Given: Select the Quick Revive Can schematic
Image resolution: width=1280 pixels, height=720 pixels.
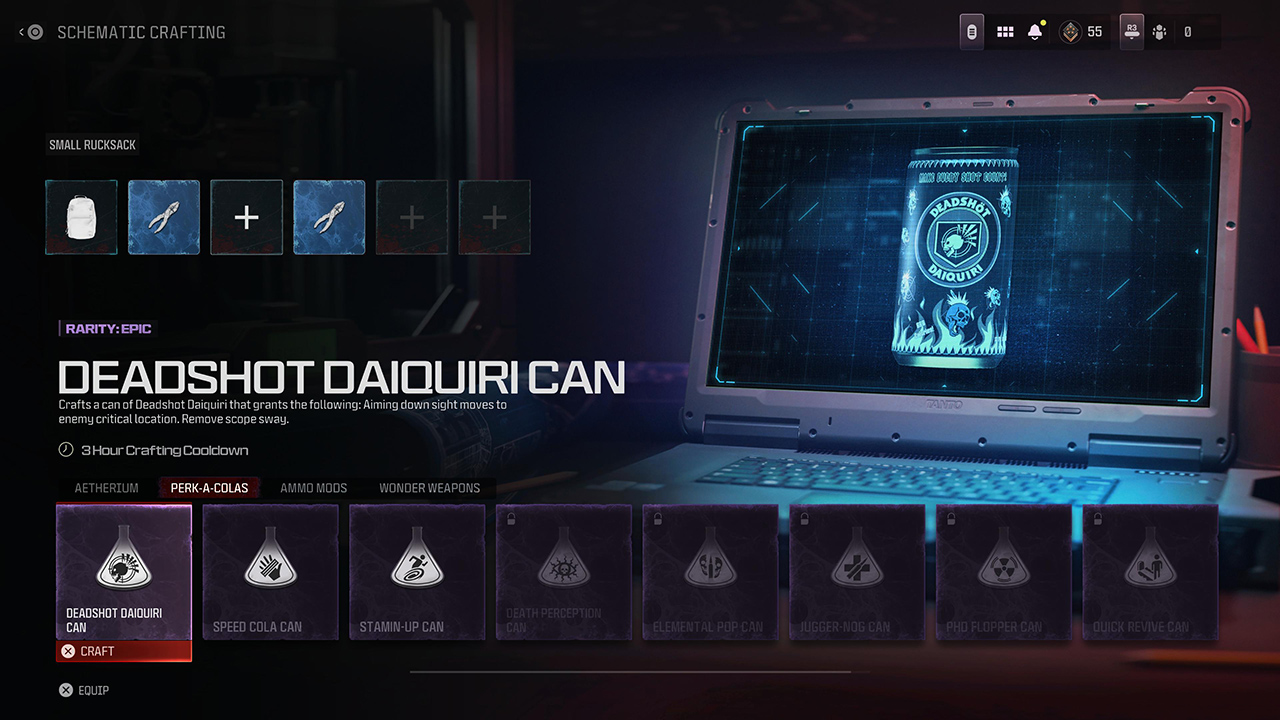Looking at the screenshot, I should 1149,570.
